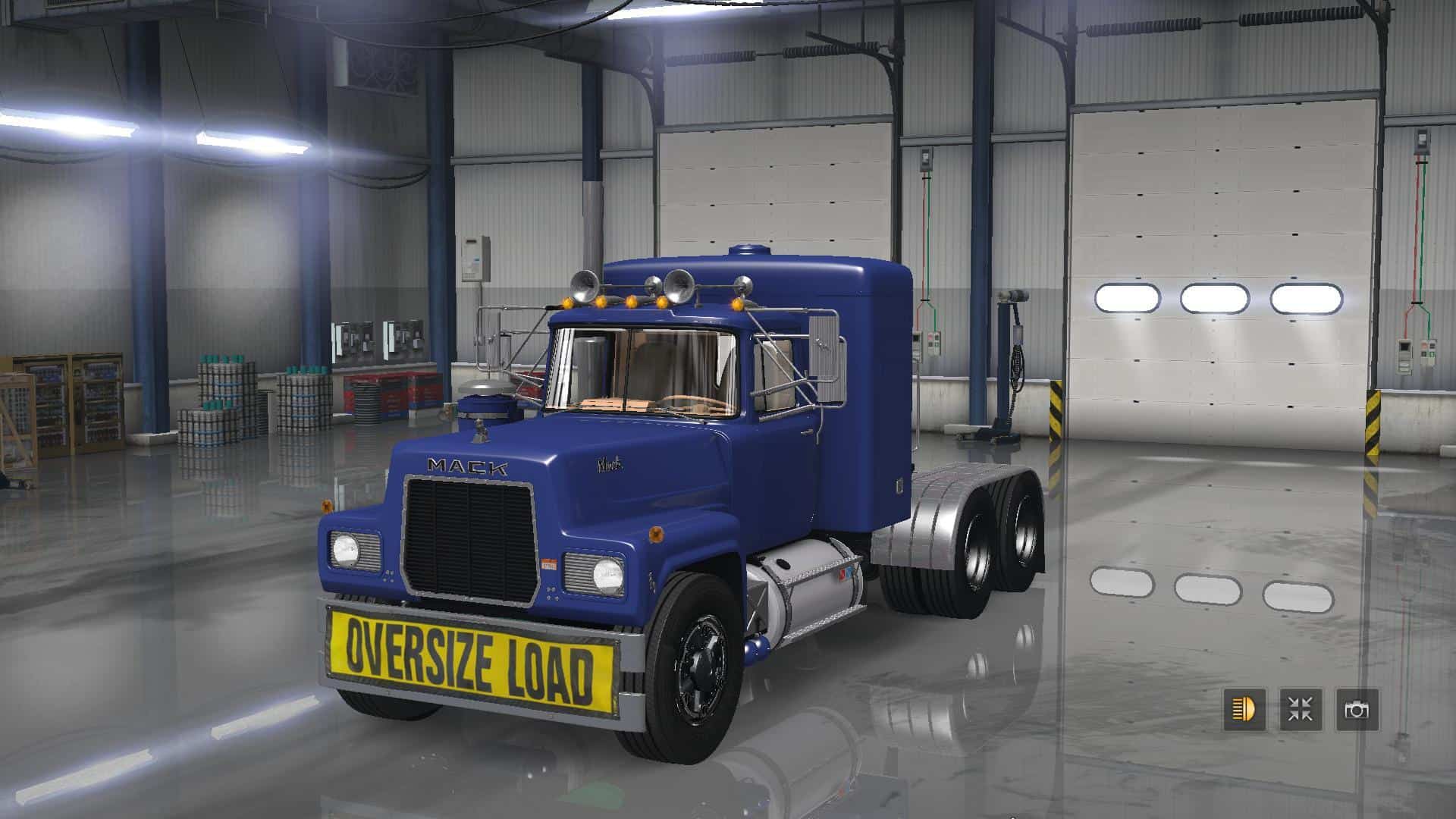This screenshot has height=819, width=1456.
Task: Take a screenshot with the camera button
Action: pyautogui.click(x=1357, y=710)
